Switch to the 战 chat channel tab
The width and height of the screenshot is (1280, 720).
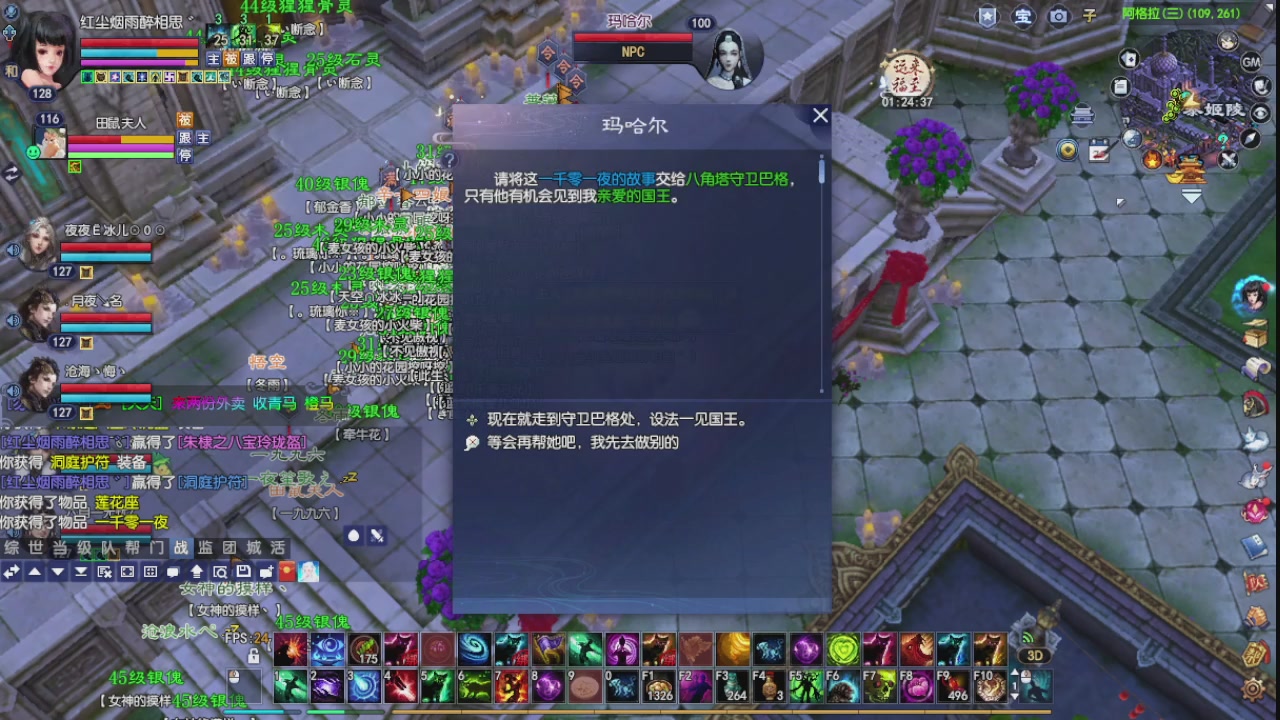[x=182, y=546]
